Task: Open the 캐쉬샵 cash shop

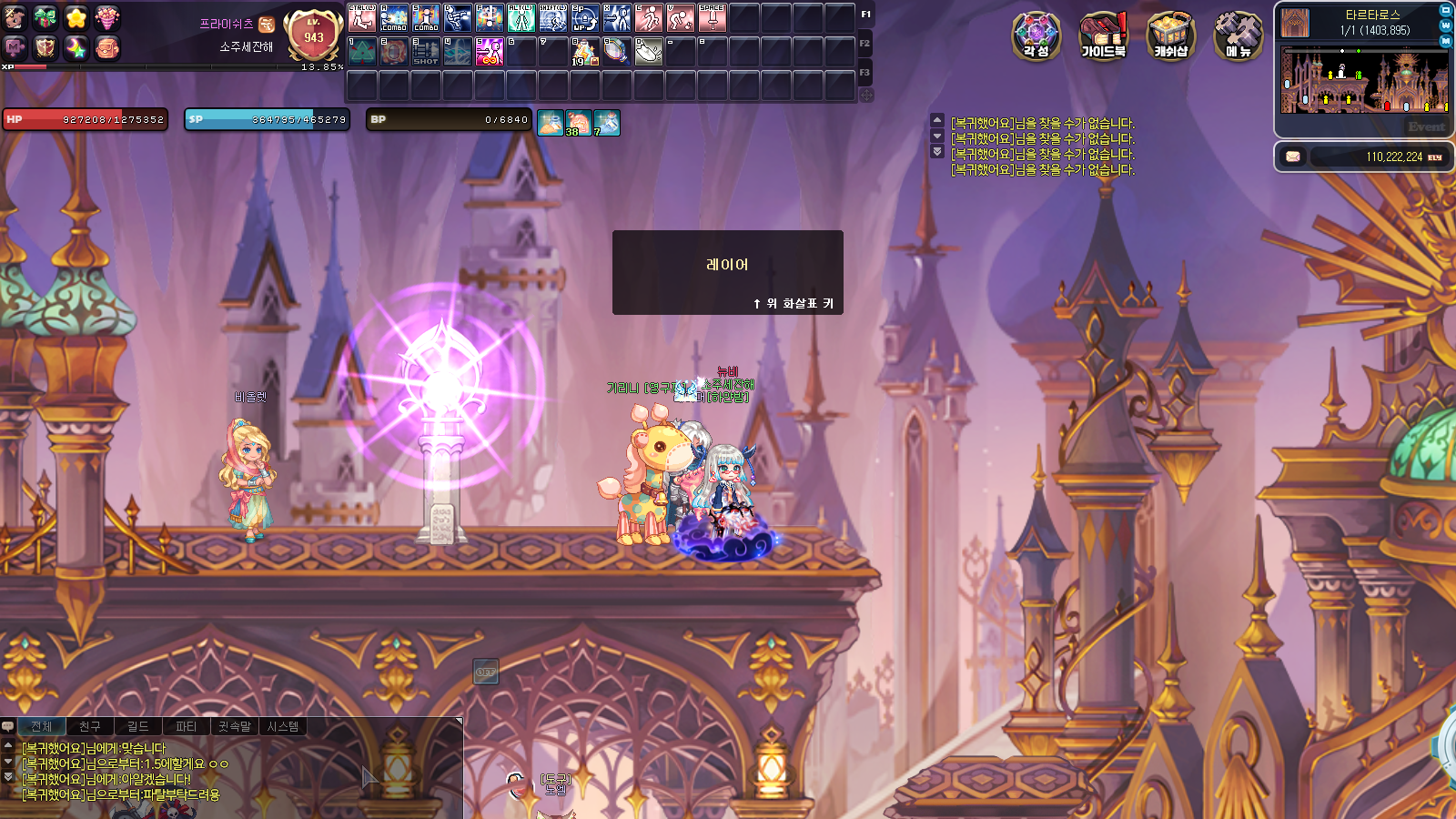Action: 1170,36
